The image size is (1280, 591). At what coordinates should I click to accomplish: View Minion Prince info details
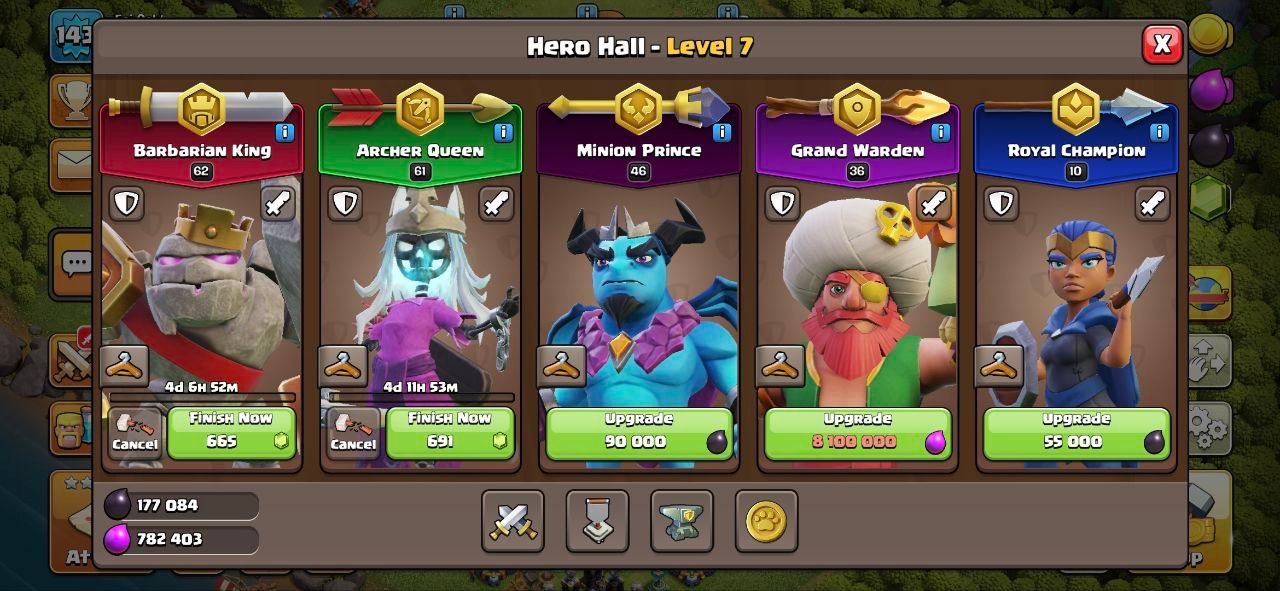(721, 132)
